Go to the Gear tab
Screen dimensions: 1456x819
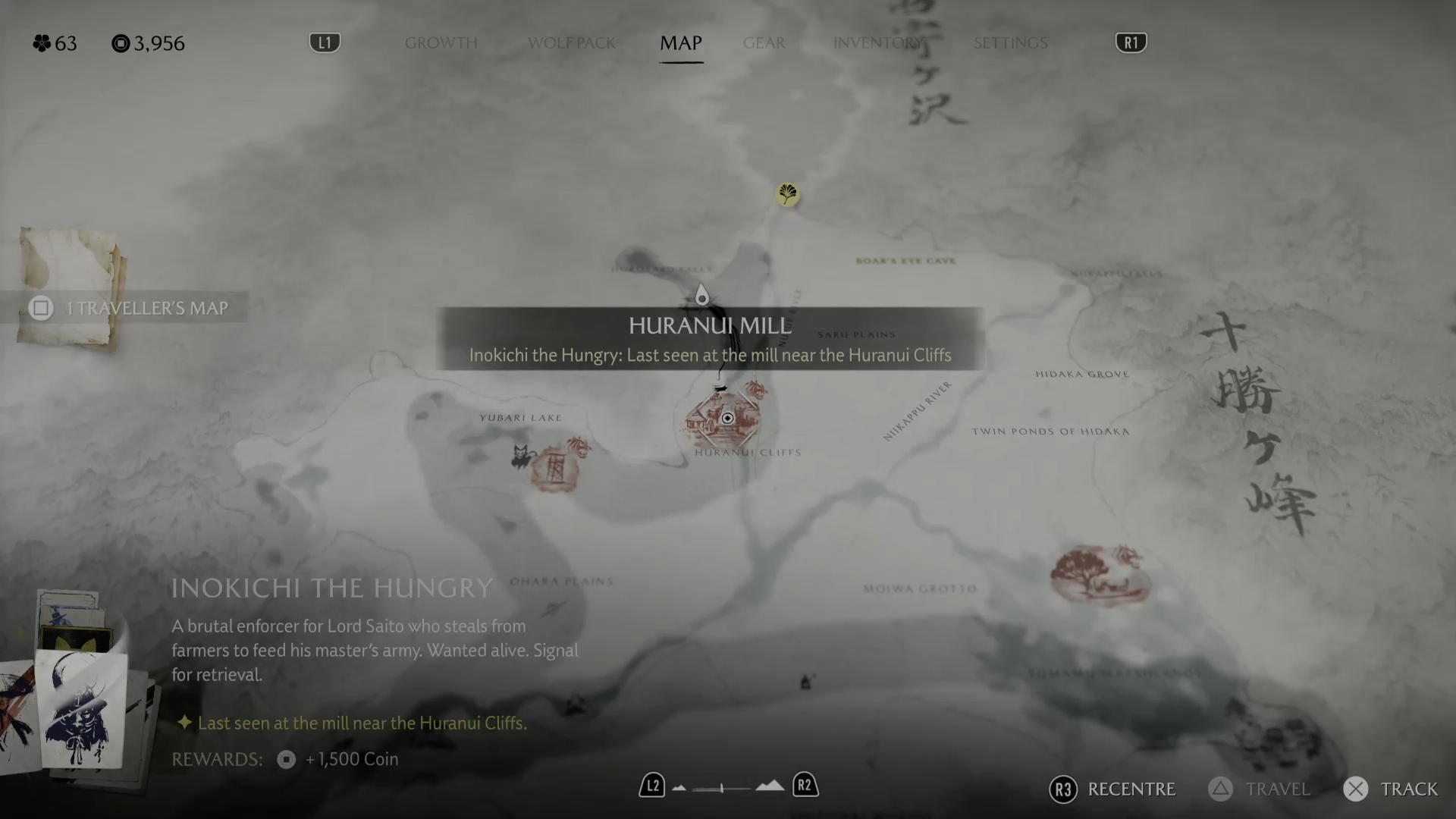point(764,43)
